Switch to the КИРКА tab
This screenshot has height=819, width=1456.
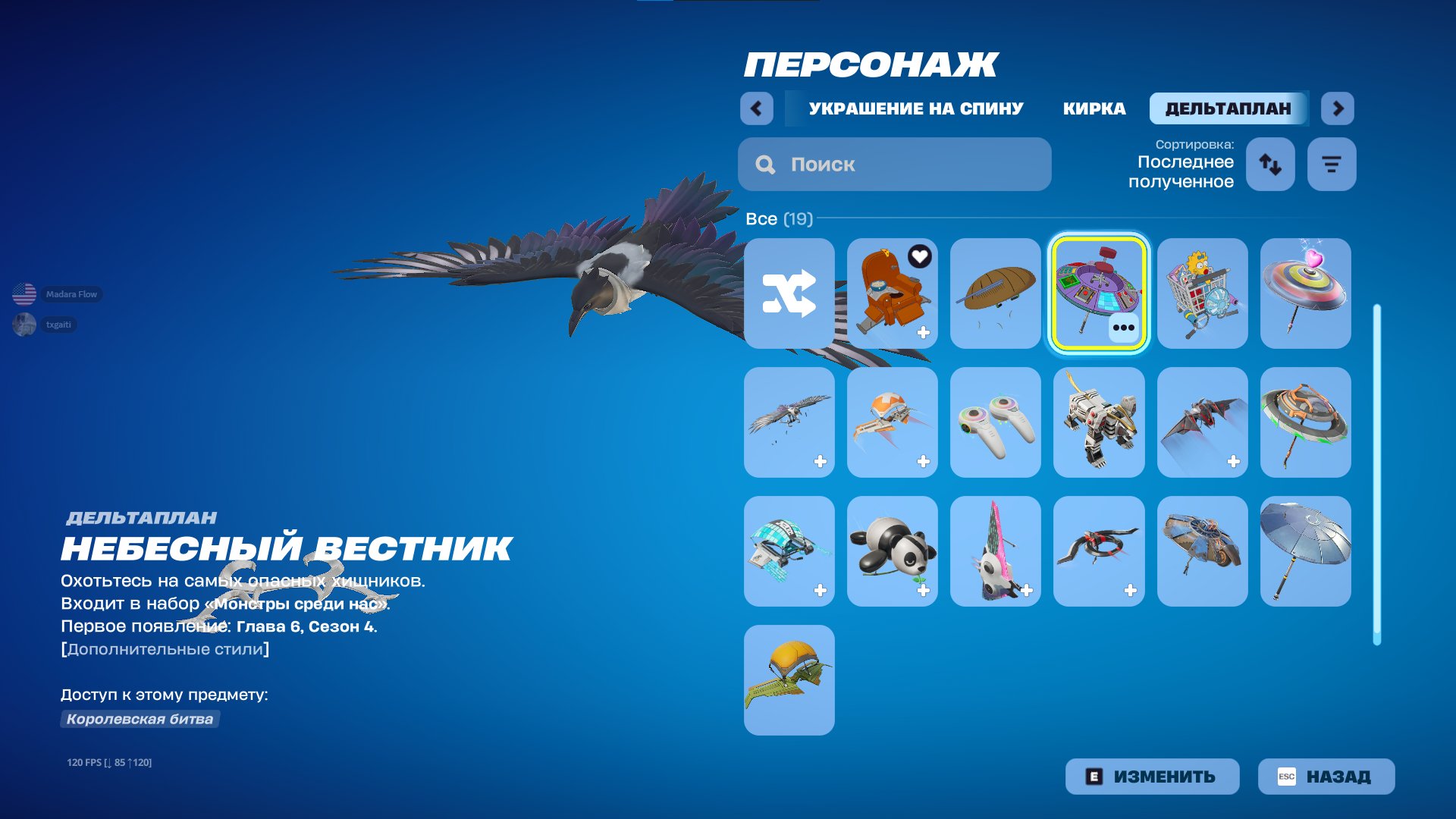(1095, 108)
